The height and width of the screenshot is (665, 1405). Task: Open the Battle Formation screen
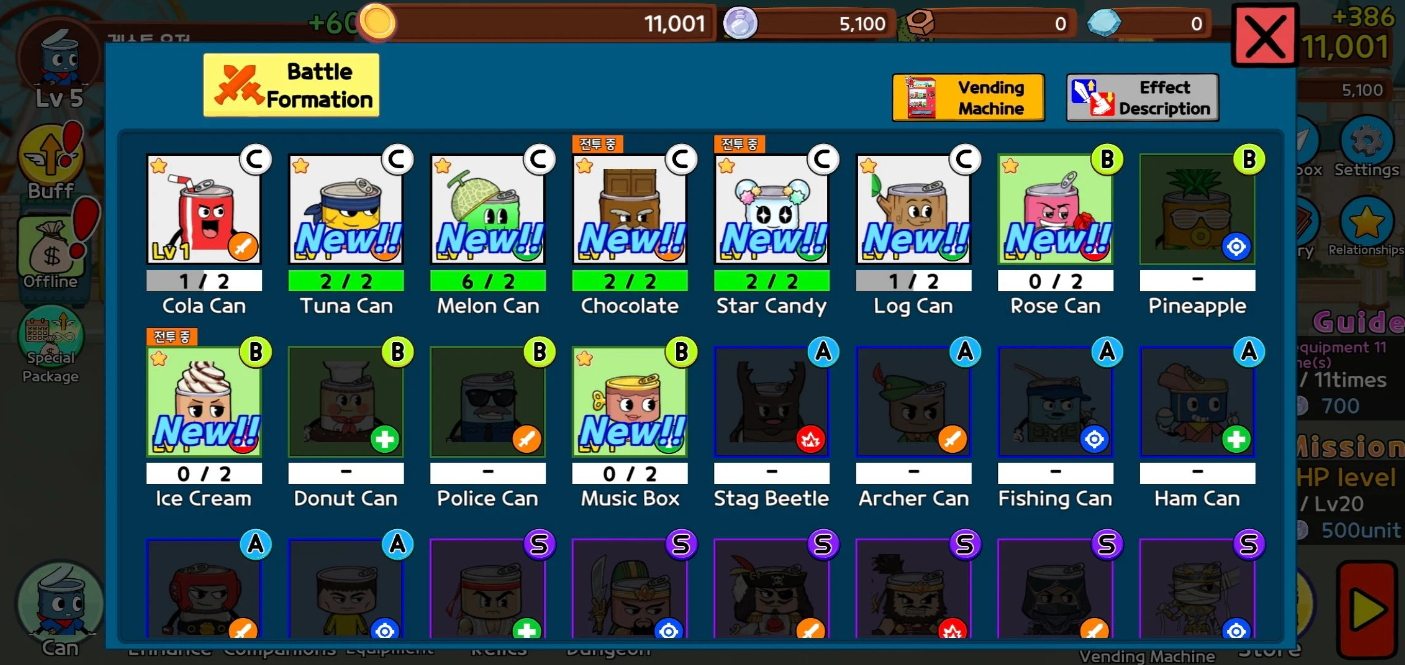(x=291, y=85)
